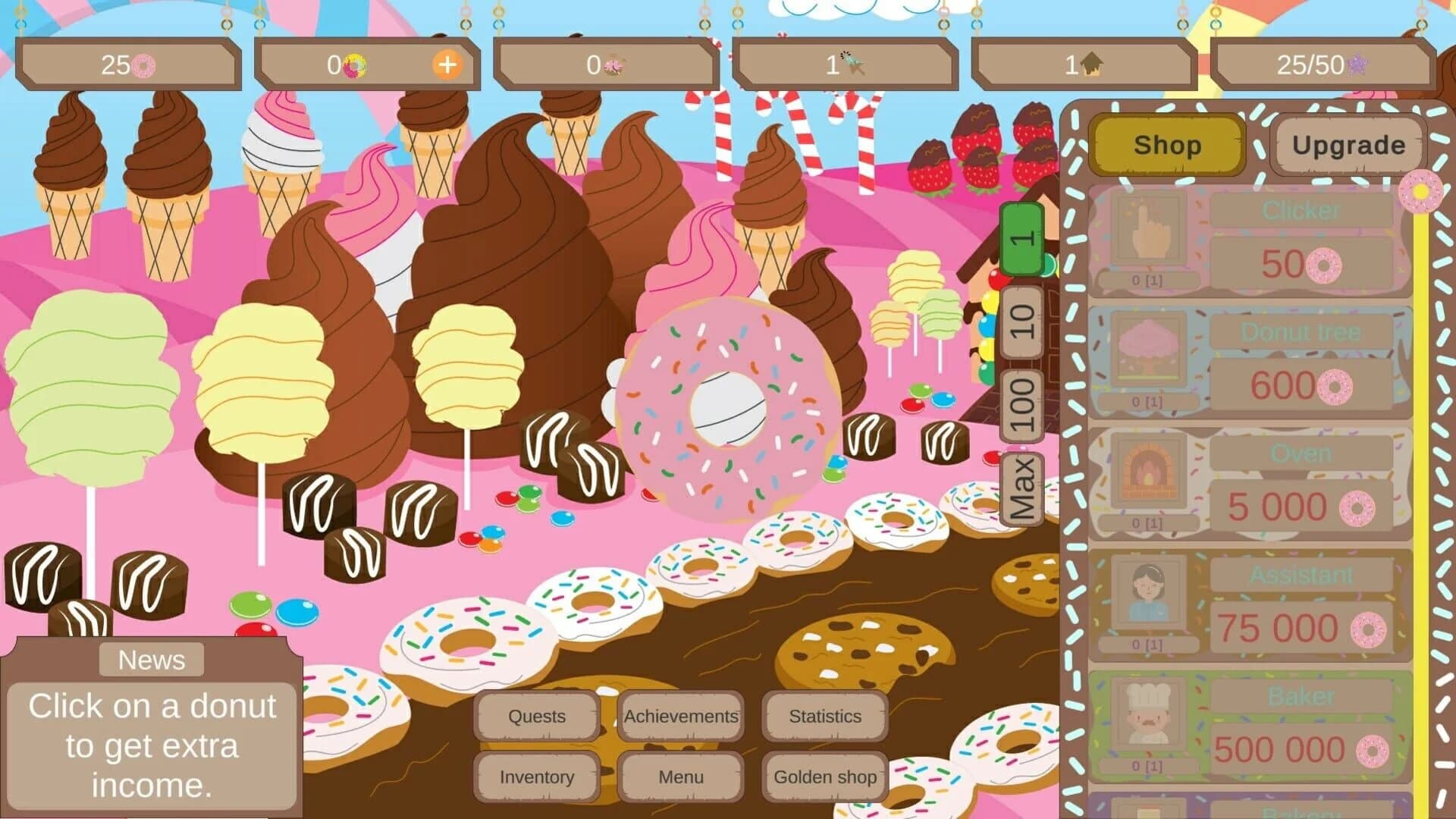
Task: Open the Golden shop
Action: [x=824, y=777]
